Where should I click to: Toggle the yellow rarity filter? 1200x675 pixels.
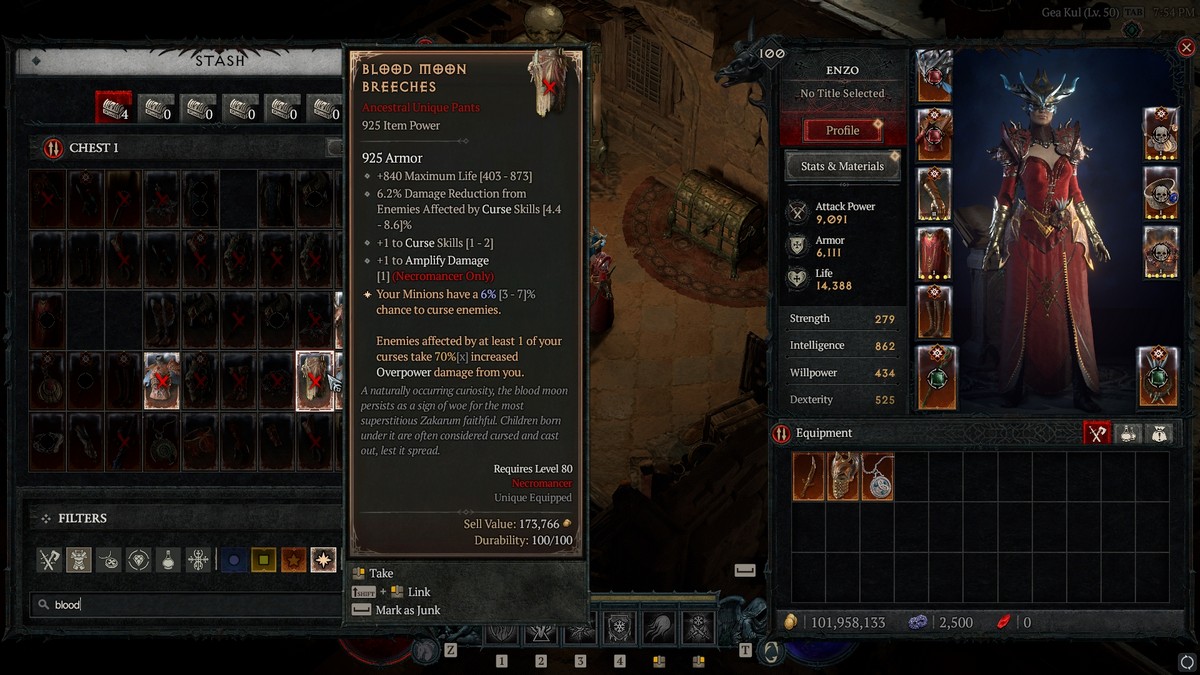[263, 560]
